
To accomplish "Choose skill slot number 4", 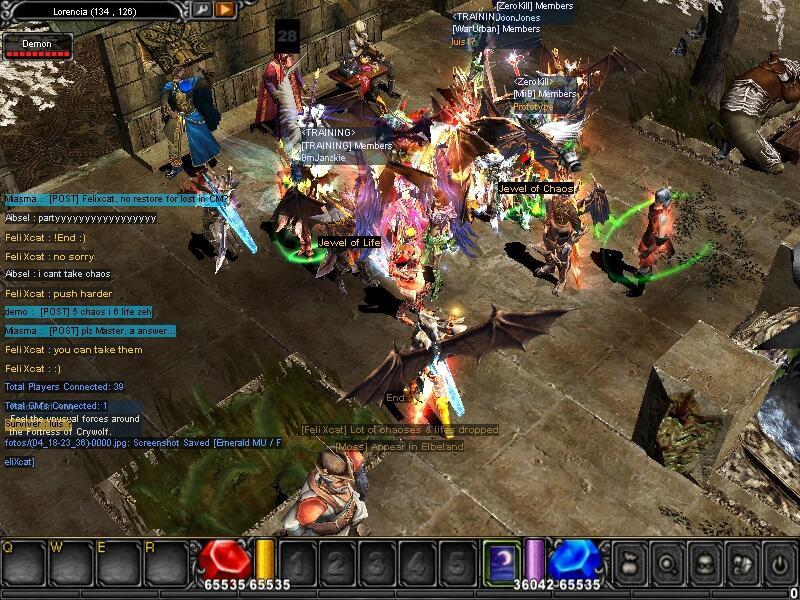I will point(417,562).
